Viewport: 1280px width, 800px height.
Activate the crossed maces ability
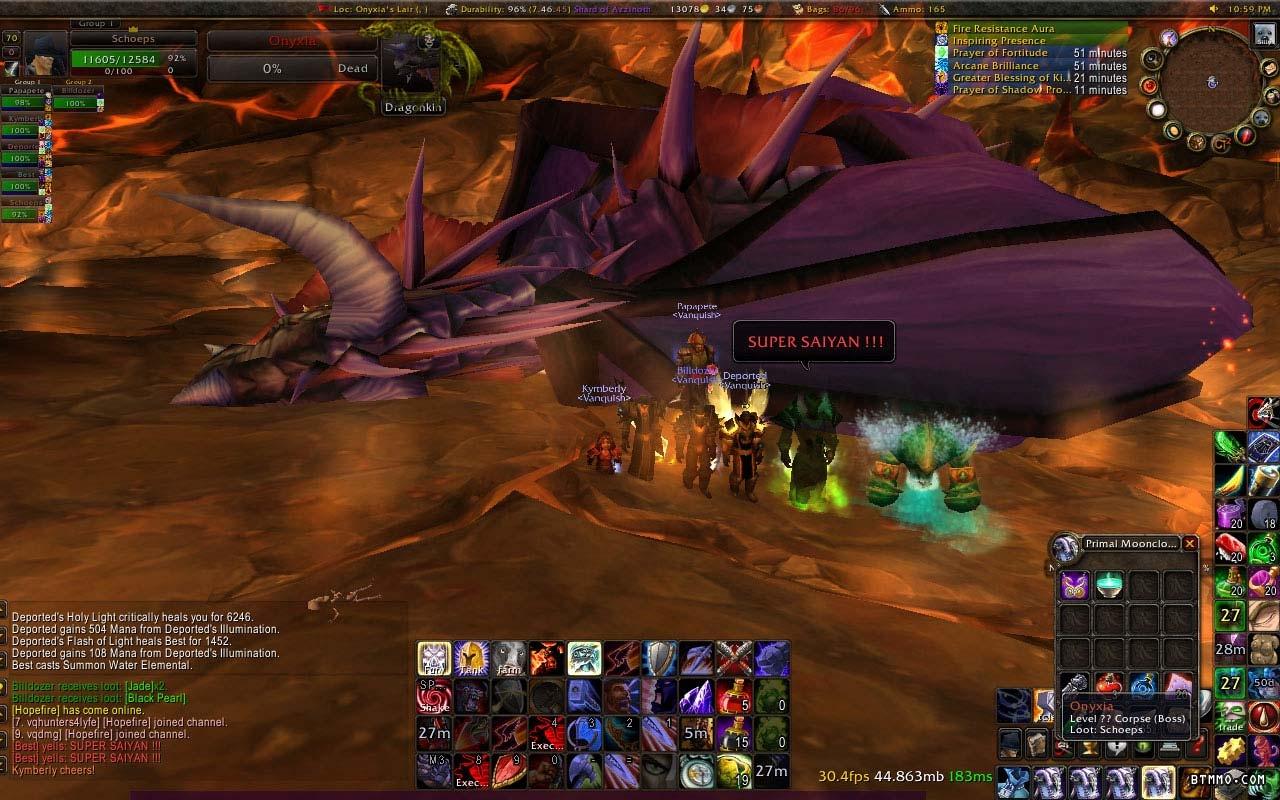pyautogui.click(x=734, y=658)
